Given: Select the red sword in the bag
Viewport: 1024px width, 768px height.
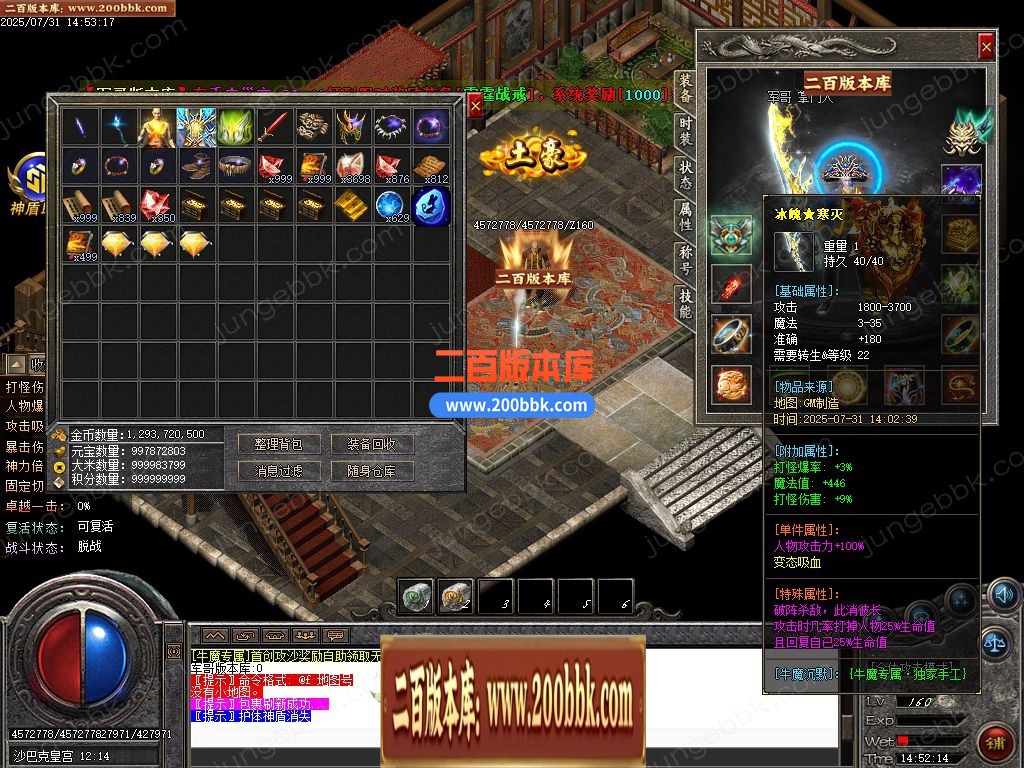Looking at the screenshot, I should [275, 127].
